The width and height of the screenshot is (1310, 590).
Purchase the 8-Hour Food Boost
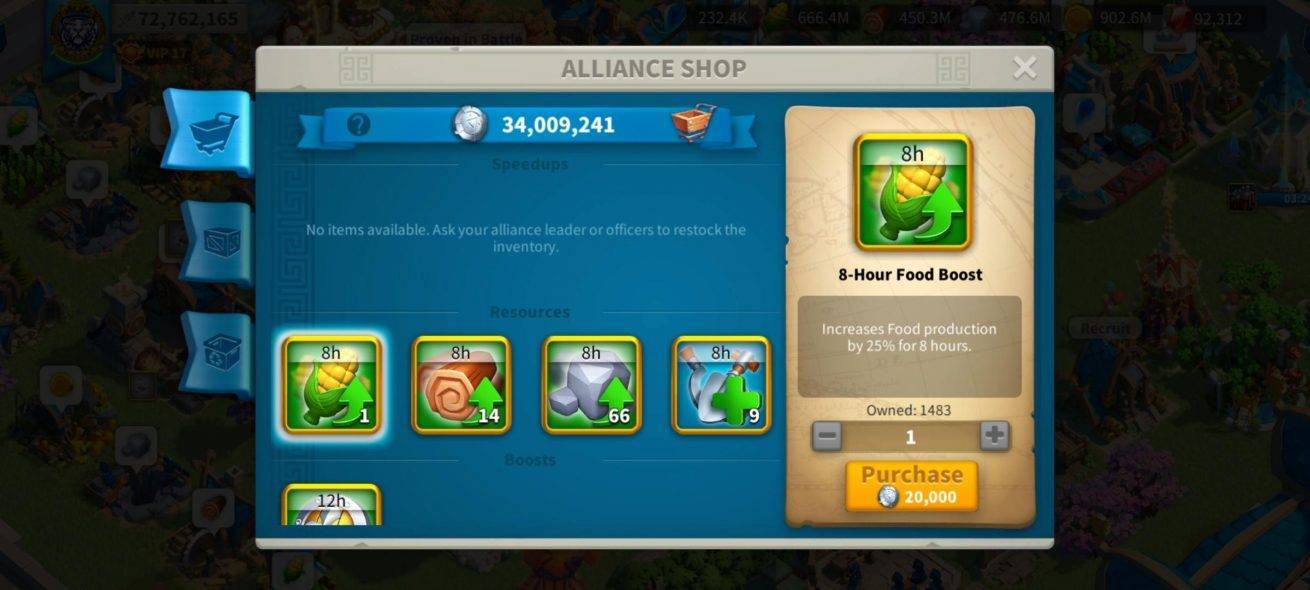tap(911, 486)
